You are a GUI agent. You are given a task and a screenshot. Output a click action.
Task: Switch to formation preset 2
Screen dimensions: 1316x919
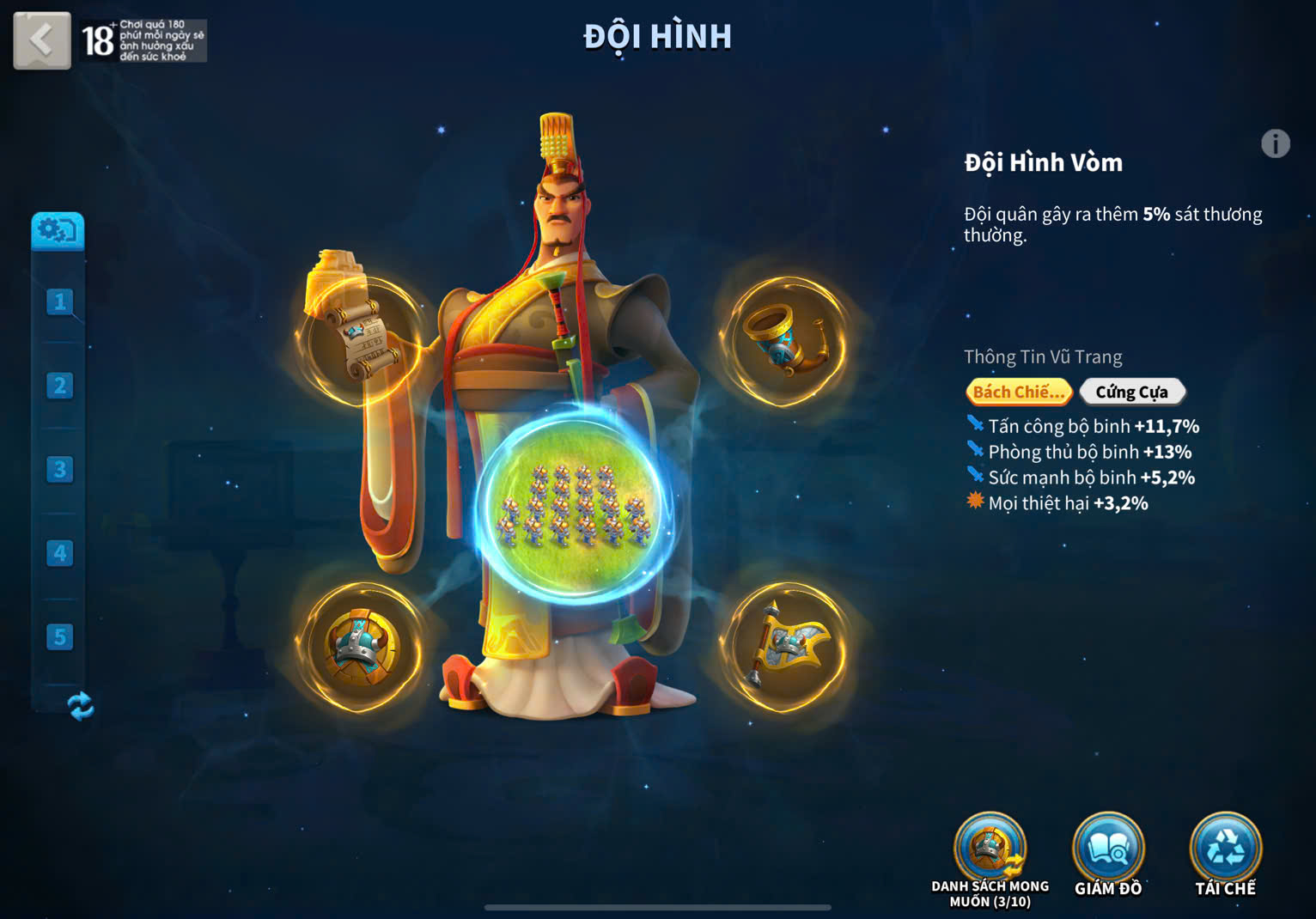point(59,386)
